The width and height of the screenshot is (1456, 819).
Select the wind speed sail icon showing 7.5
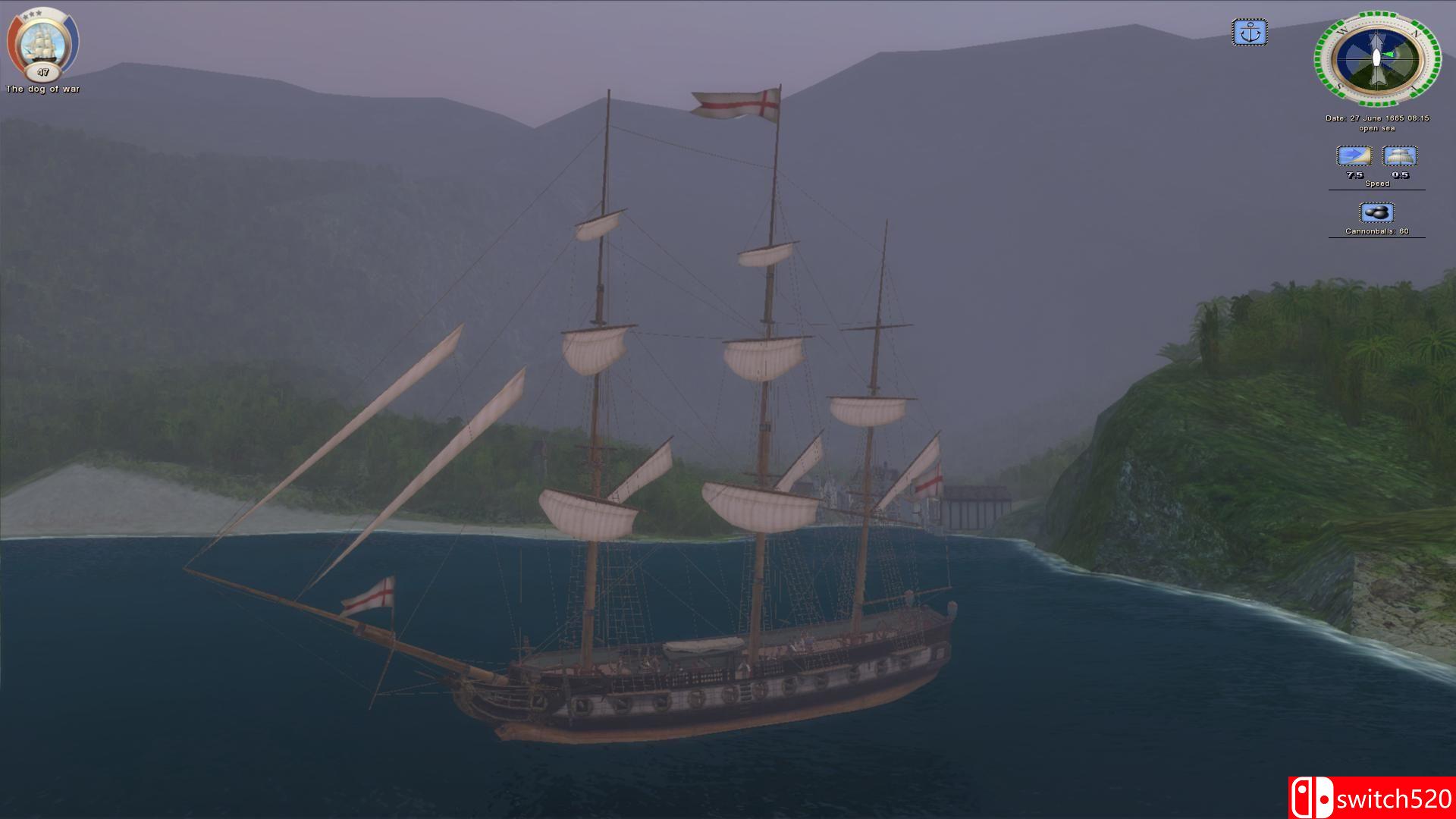(1354, 156)
